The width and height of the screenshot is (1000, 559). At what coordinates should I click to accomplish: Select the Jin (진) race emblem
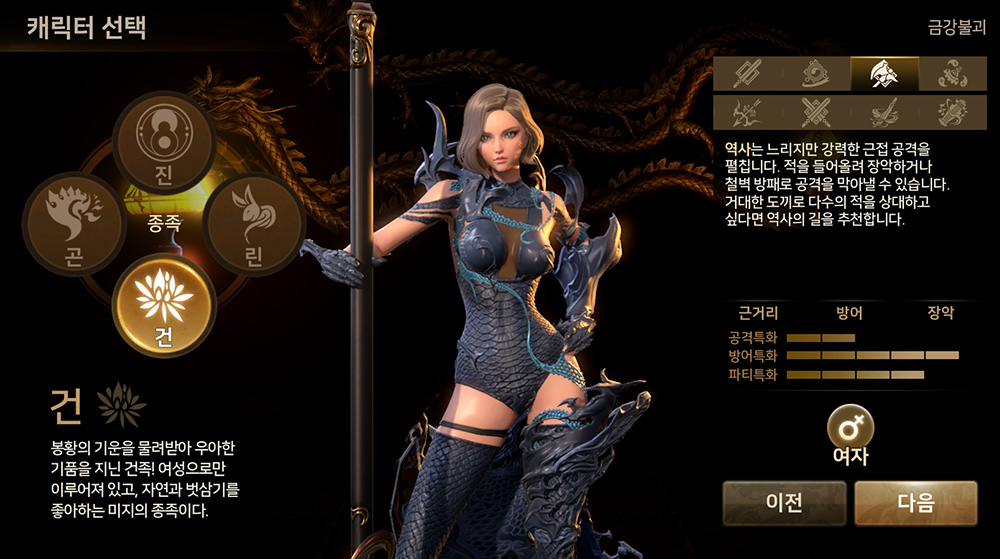click(x=165, y=142)
